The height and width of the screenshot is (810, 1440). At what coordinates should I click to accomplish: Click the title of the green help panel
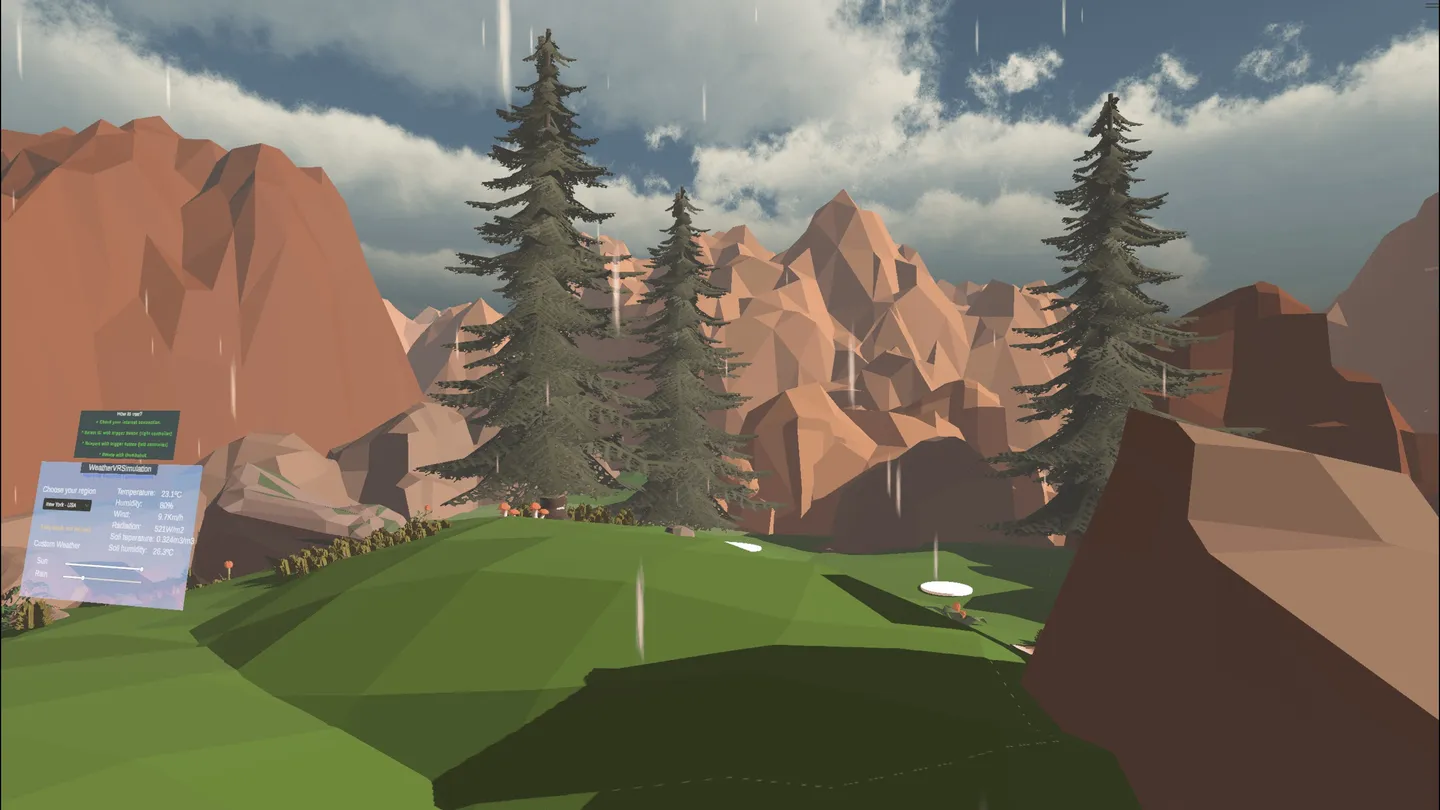point(129,413)
